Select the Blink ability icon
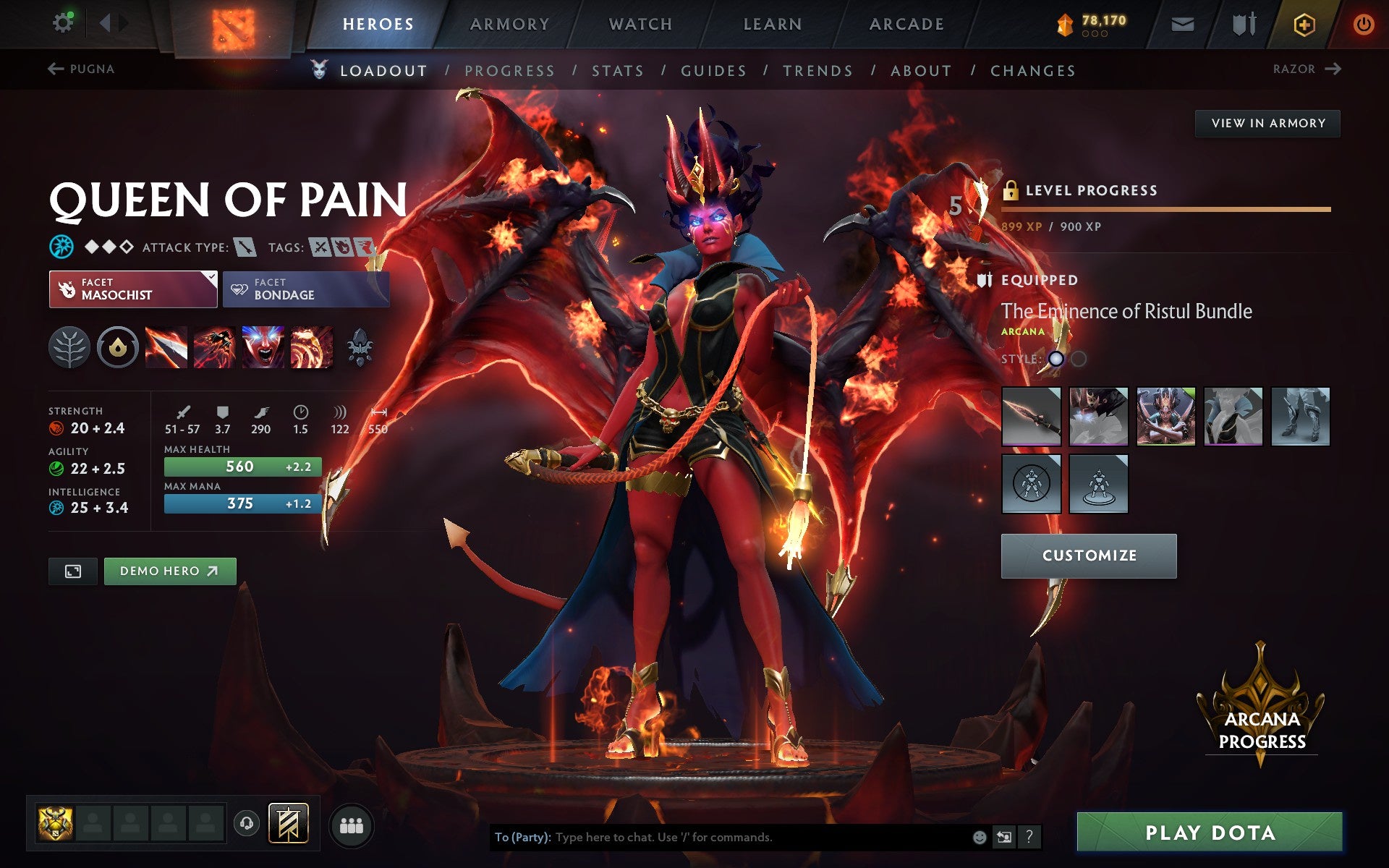The height and width of the screenshot is (868, 1389). (x=216, y=347)
